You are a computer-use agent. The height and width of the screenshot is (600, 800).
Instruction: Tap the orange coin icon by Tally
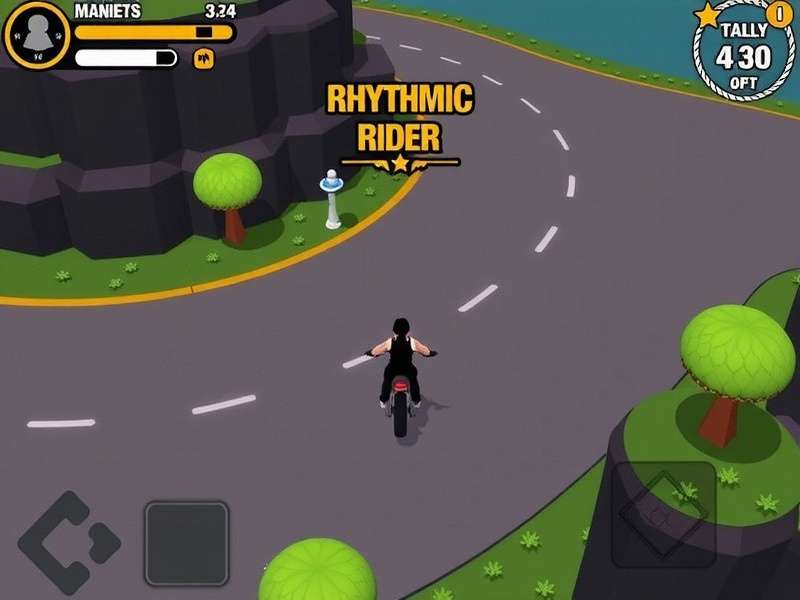778,14
